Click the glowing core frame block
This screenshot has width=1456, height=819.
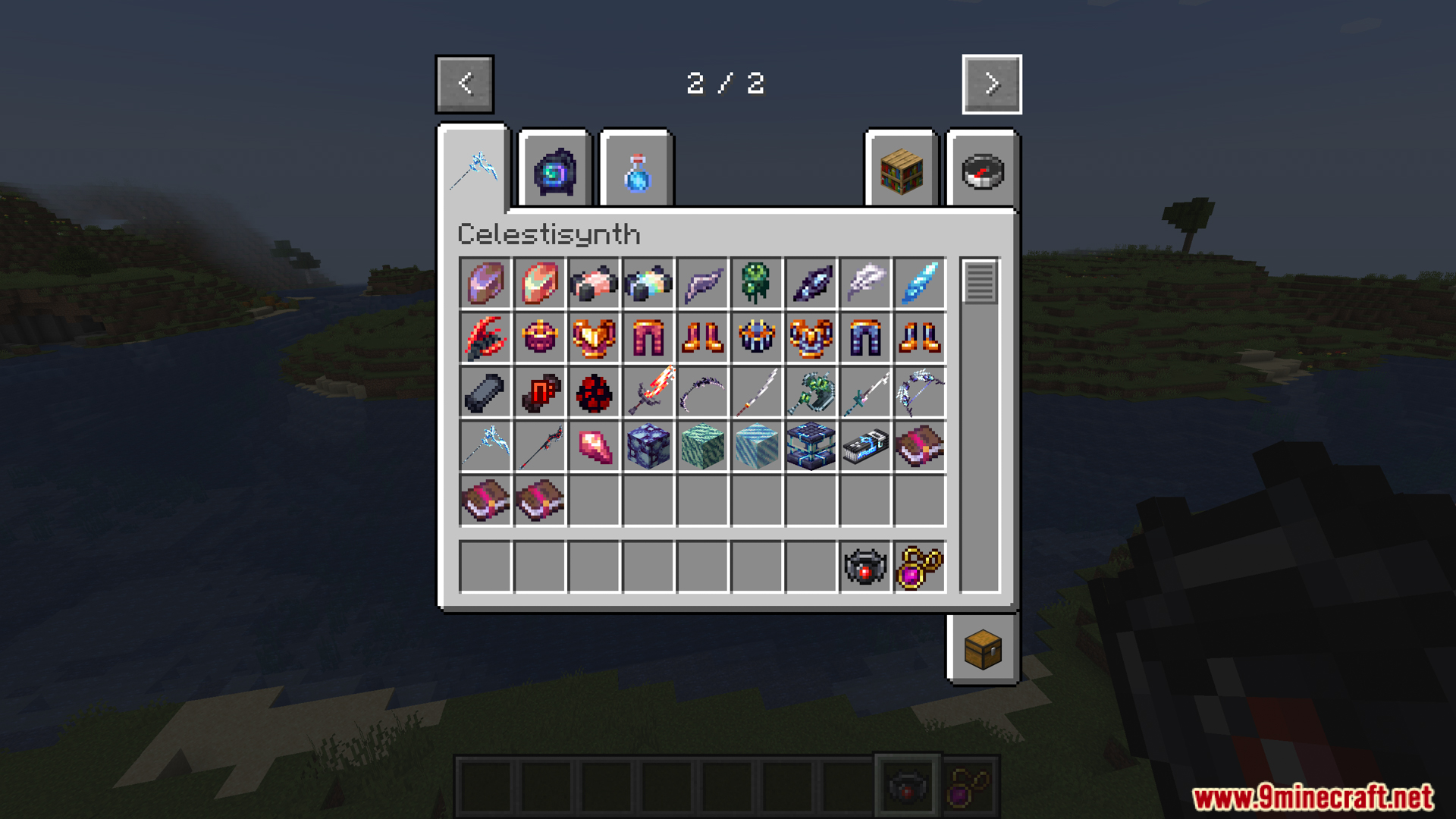click(811, 447)
